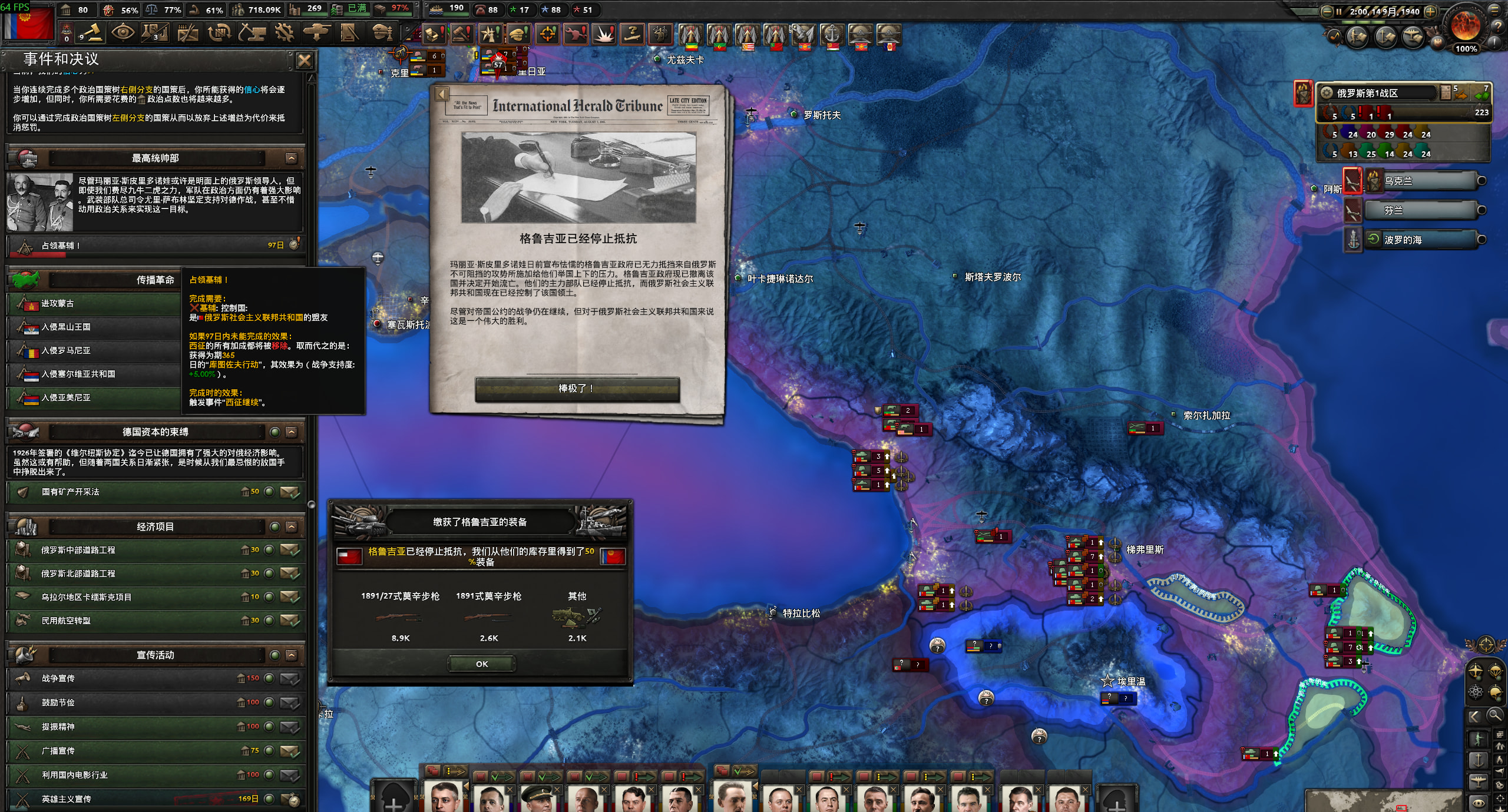
Task: Collapse the 最高统帅部 category
Action: [x=291, y=158]
